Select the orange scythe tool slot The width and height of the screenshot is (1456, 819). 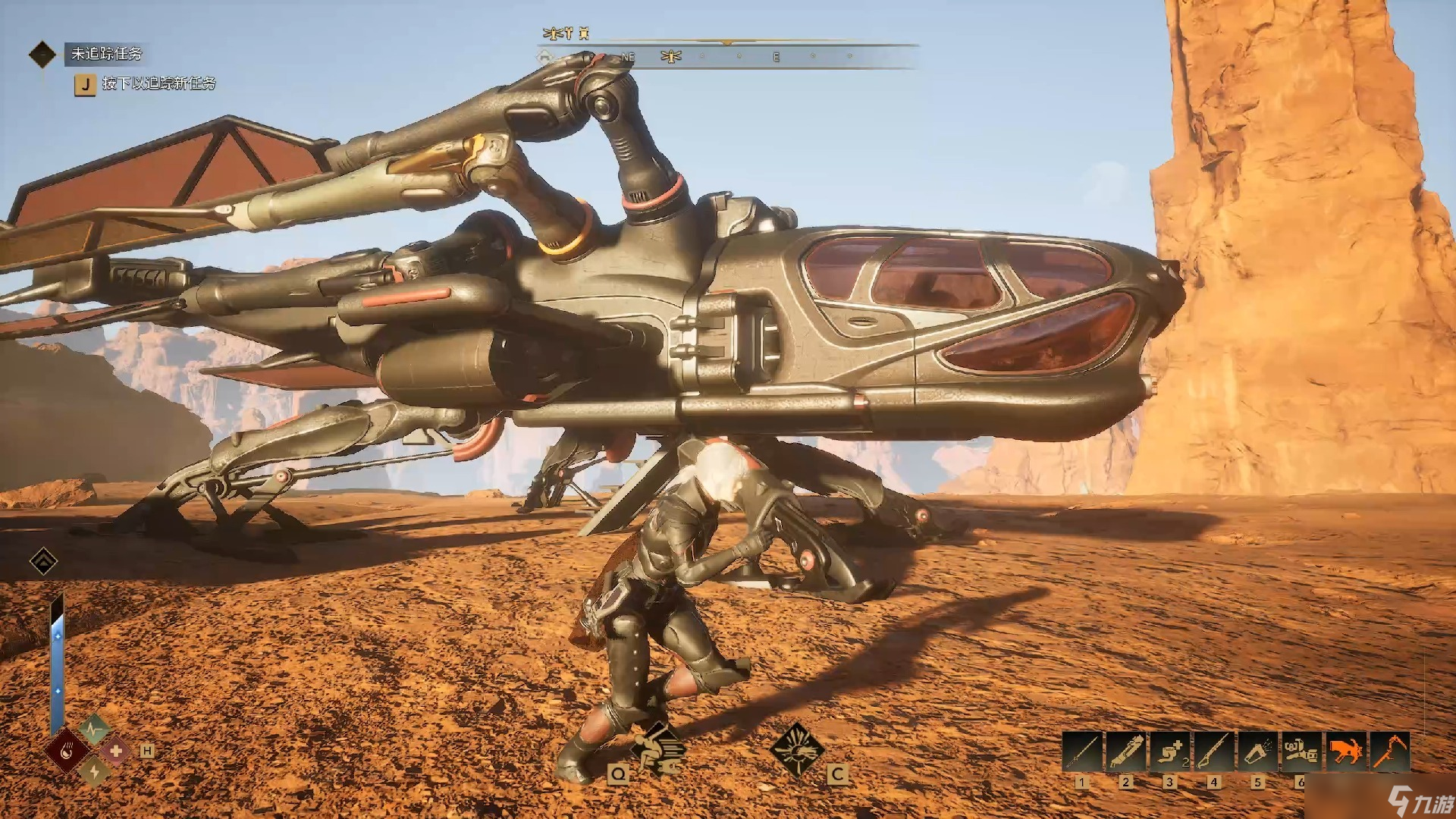pos(1389,752)
